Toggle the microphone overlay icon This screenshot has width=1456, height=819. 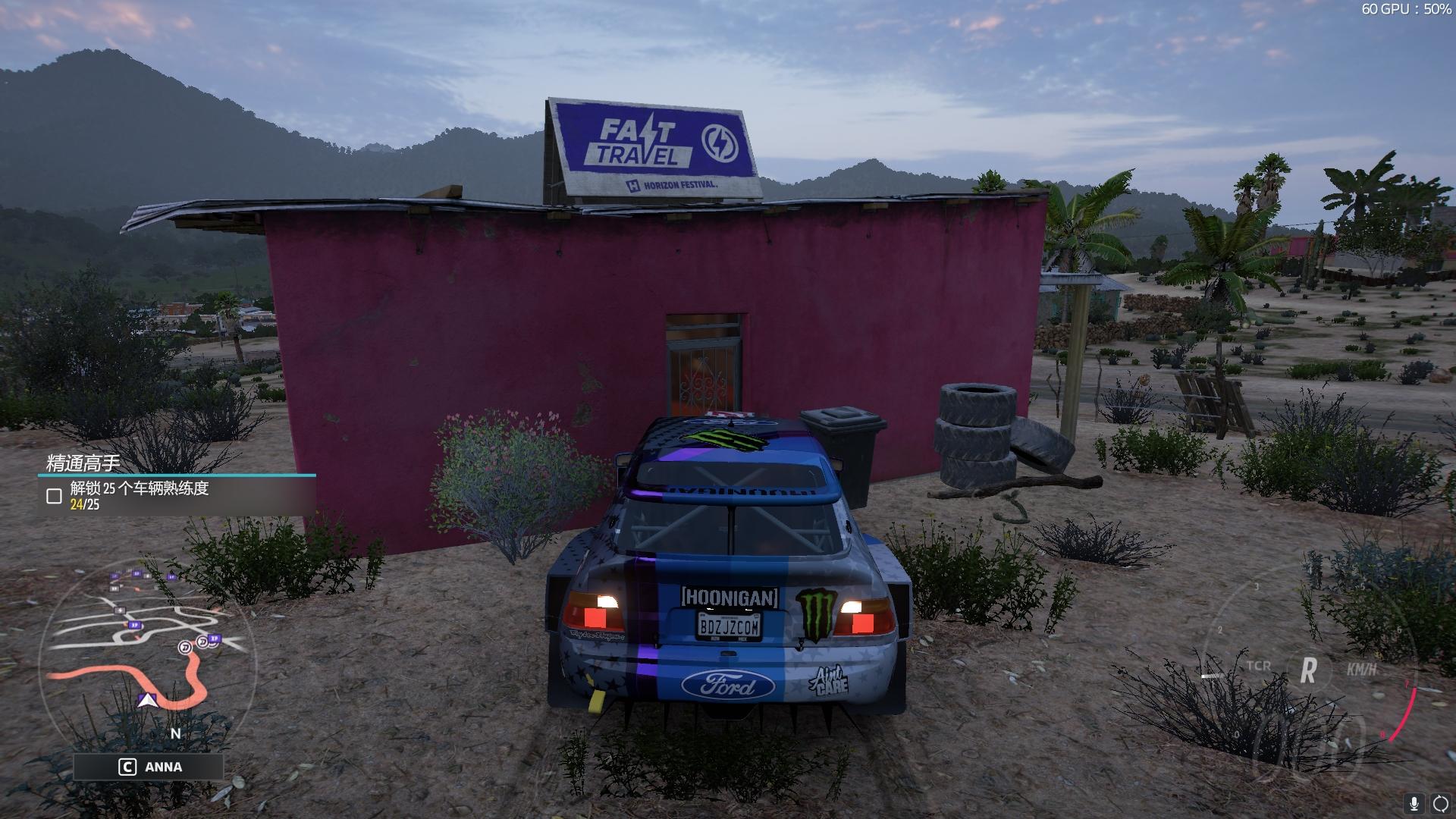click(1414, 803)
